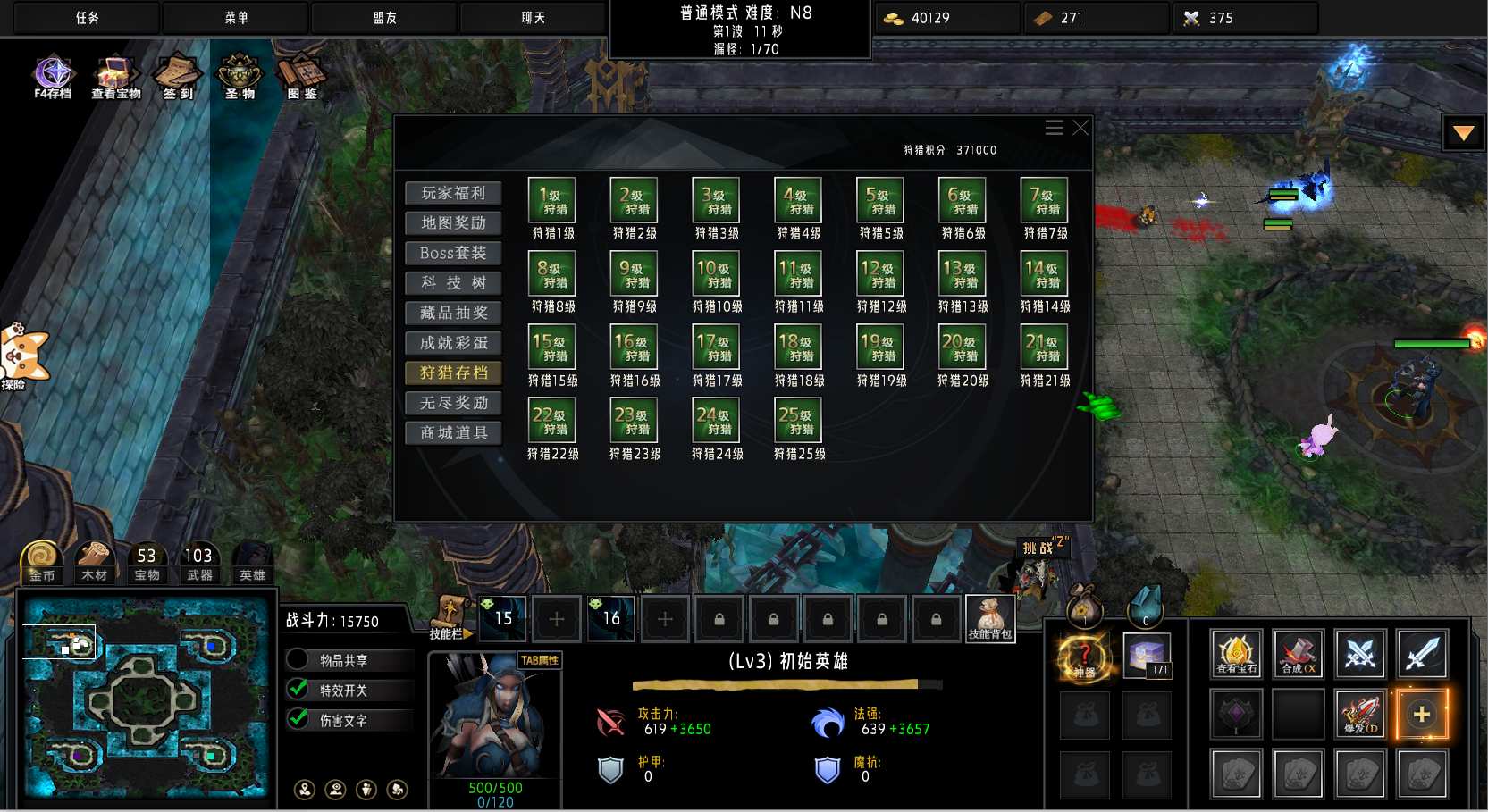Open the 任务 quest menu
Viewport: 1488px width, 812px height.
point(87,18)
